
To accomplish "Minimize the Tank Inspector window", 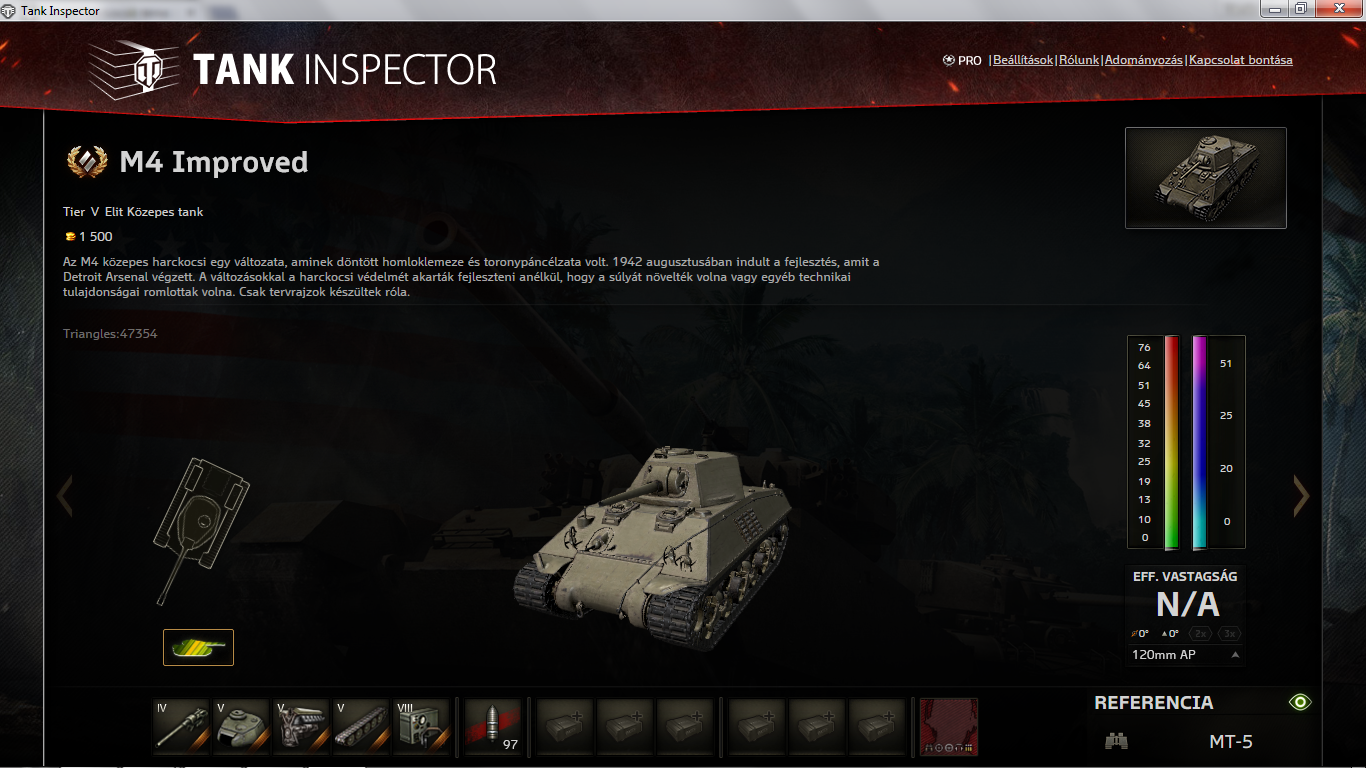I will (1274, 9).
